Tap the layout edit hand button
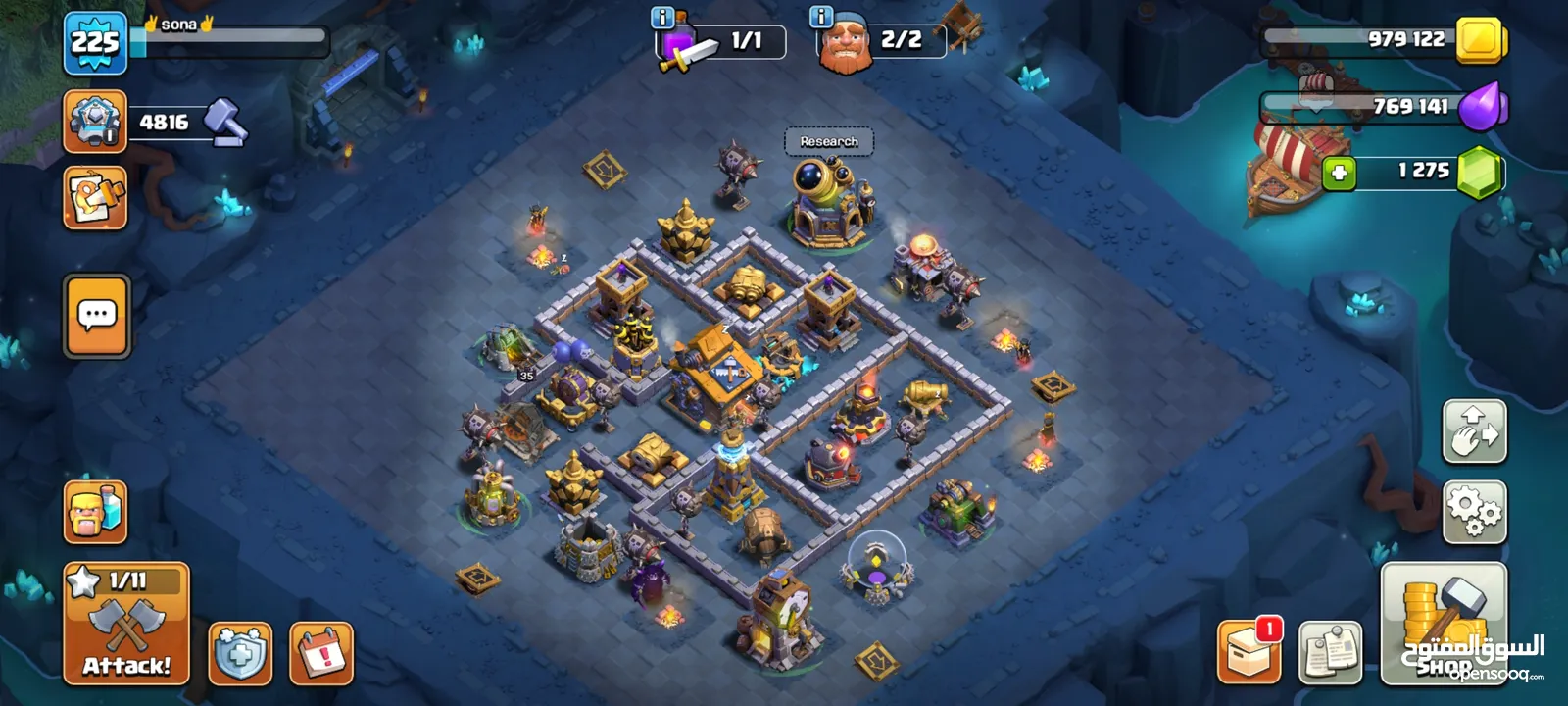This screenshot has height=706, width=1568. point(1474,431)
